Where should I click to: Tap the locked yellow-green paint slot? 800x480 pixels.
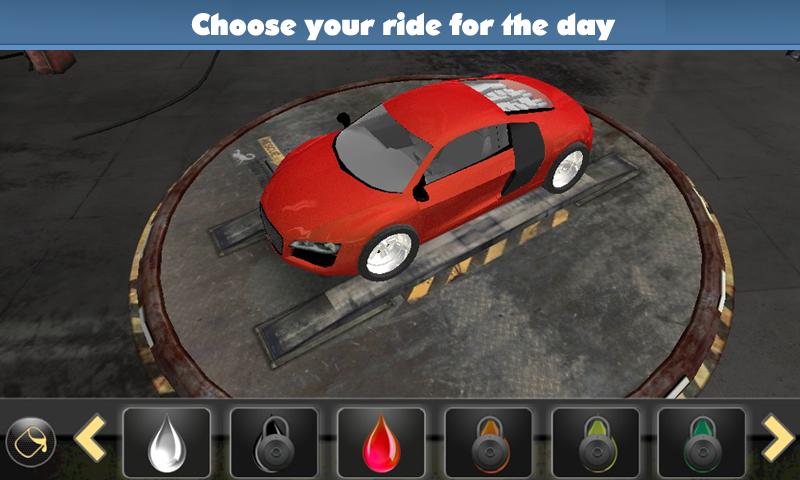(595, 441)
